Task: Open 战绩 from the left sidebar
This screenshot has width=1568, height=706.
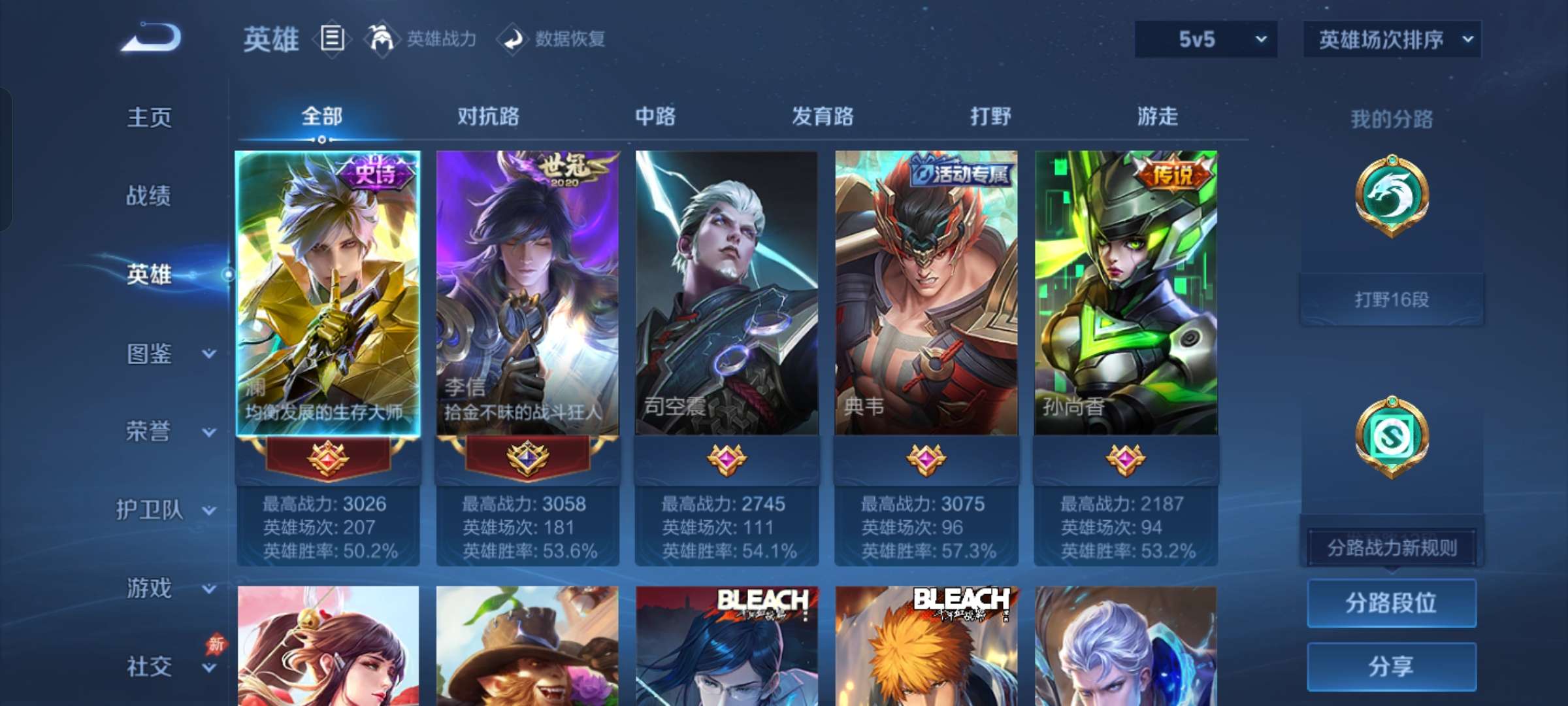Action: coord(148,196)
